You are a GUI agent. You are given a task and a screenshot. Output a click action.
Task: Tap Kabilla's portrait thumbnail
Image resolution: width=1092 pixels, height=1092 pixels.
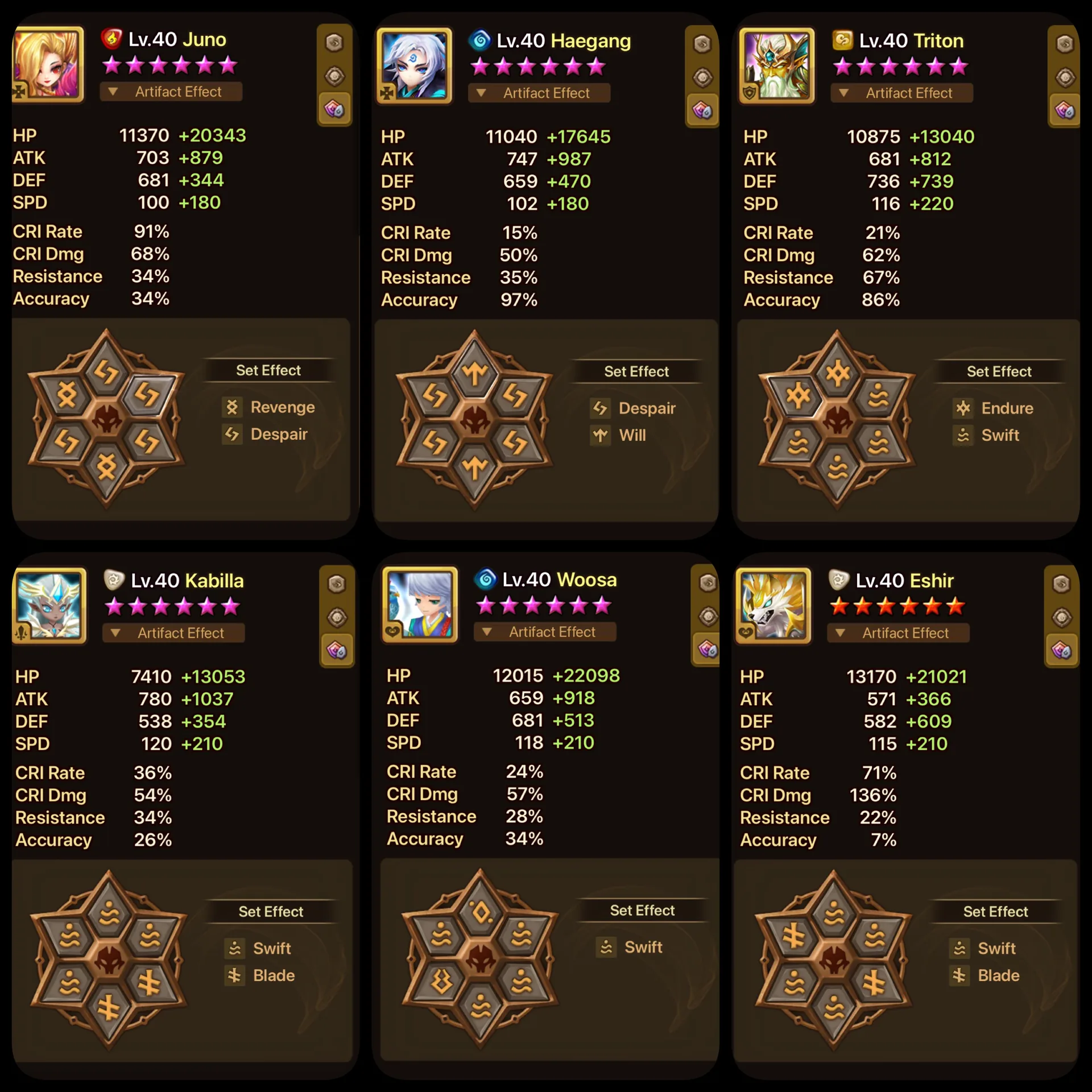(50, 605)
